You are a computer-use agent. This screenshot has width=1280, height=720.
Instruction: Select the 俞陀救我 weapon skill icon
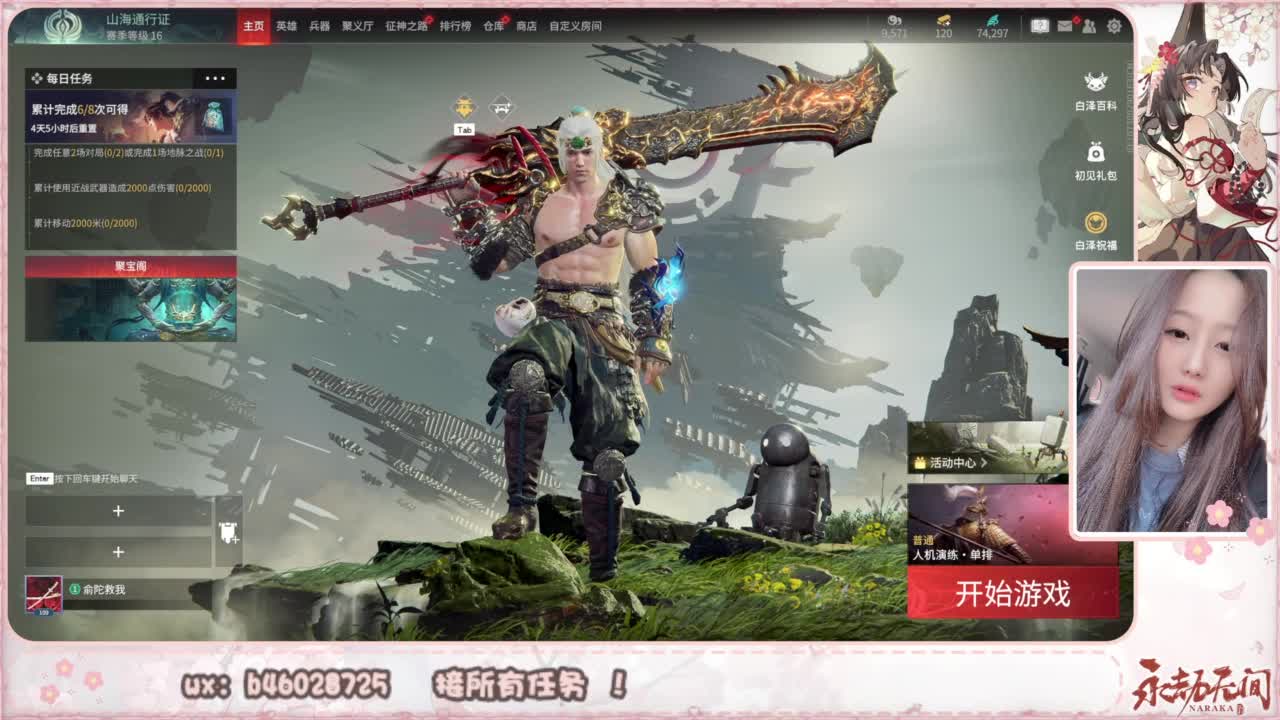[x=44, y=594]
